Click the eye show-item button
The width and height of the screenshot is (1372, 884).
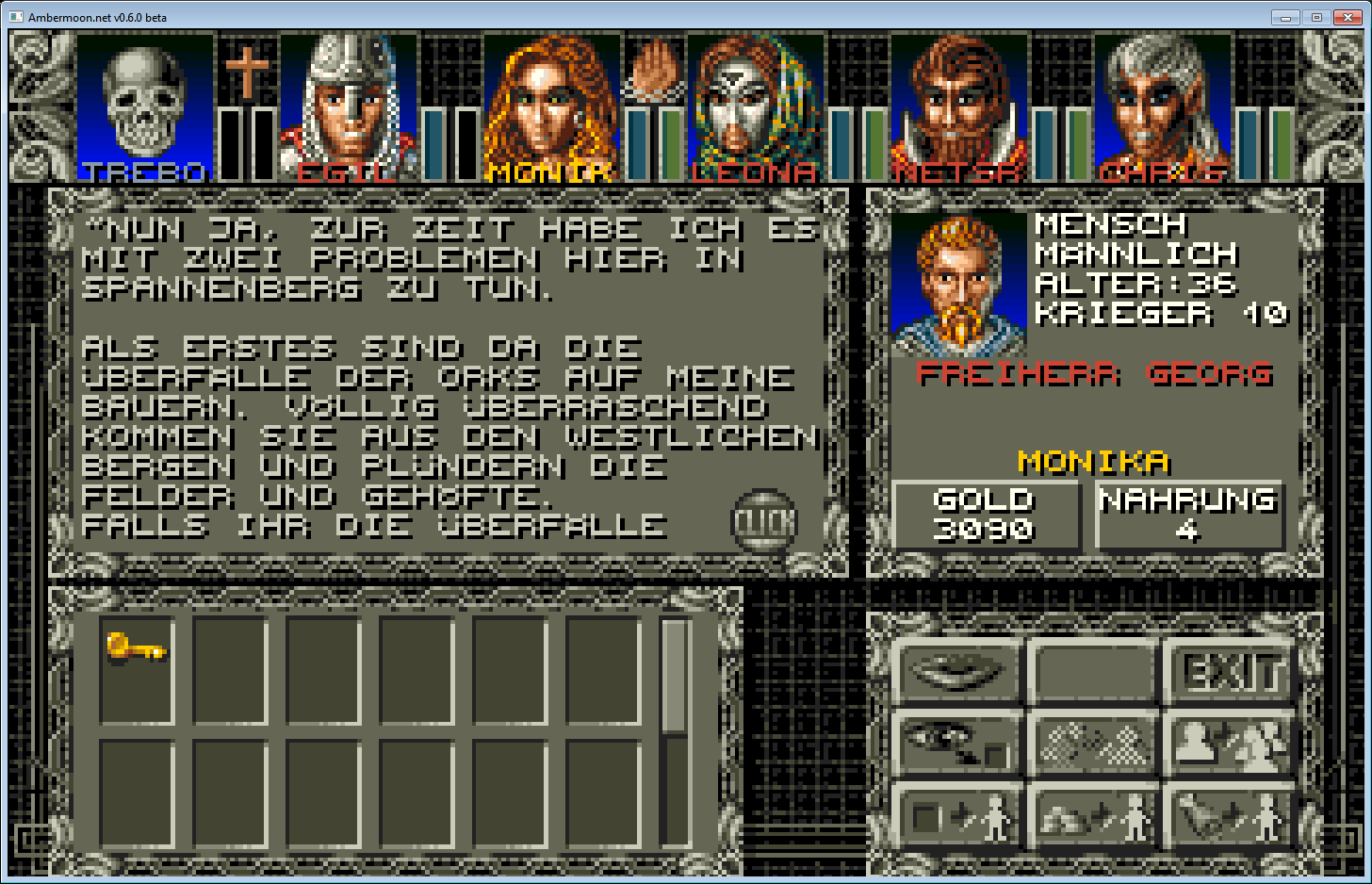tap(959, 745)
